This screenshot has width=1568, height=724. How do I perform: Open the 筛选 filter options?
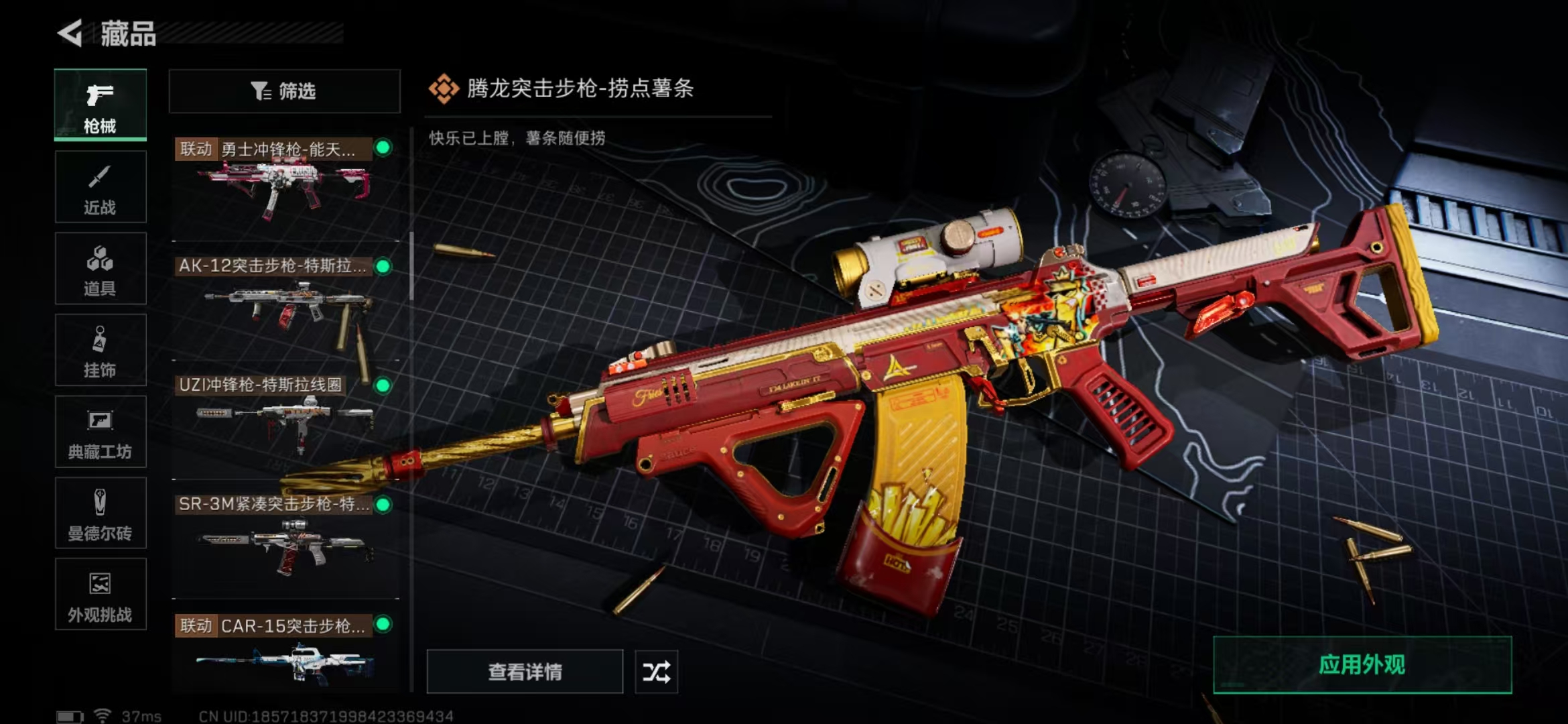(x=284, y=91)
